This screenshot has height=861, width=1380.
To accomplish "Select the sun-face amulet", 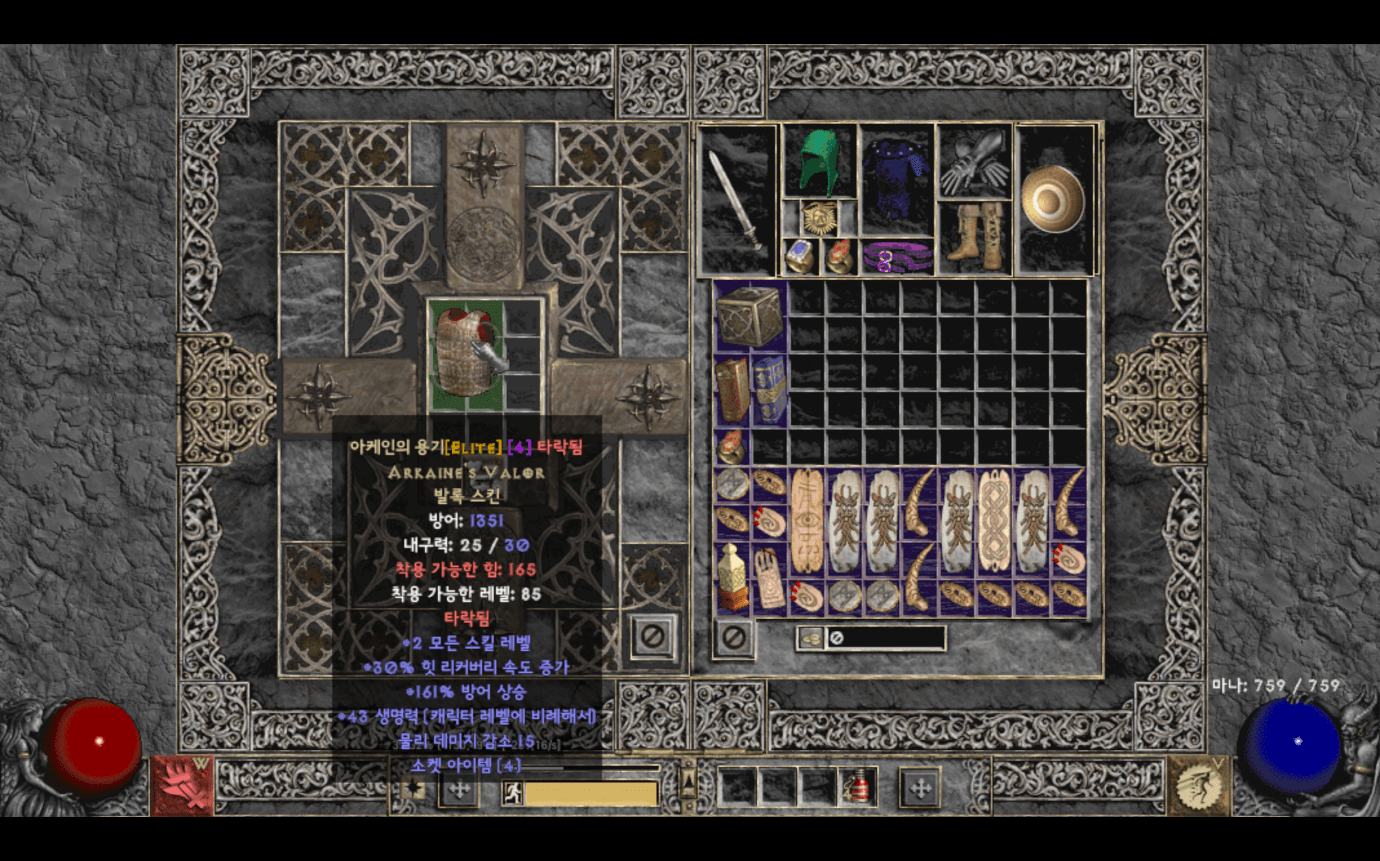I will 820,218.
